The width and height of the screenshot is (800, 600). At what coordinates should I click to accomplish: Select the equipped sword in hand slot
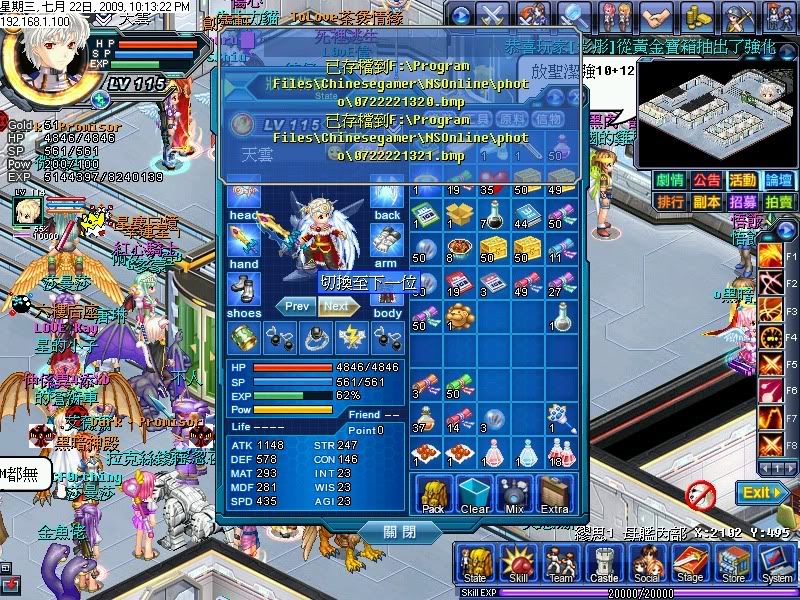pos(243,238)
